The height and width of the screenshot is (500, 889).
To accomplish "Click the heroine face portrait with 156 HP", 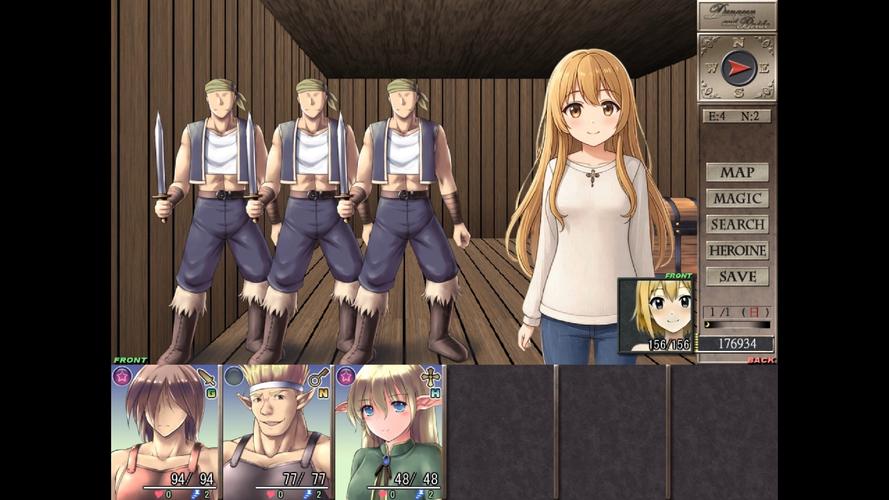I will (656, 315).
